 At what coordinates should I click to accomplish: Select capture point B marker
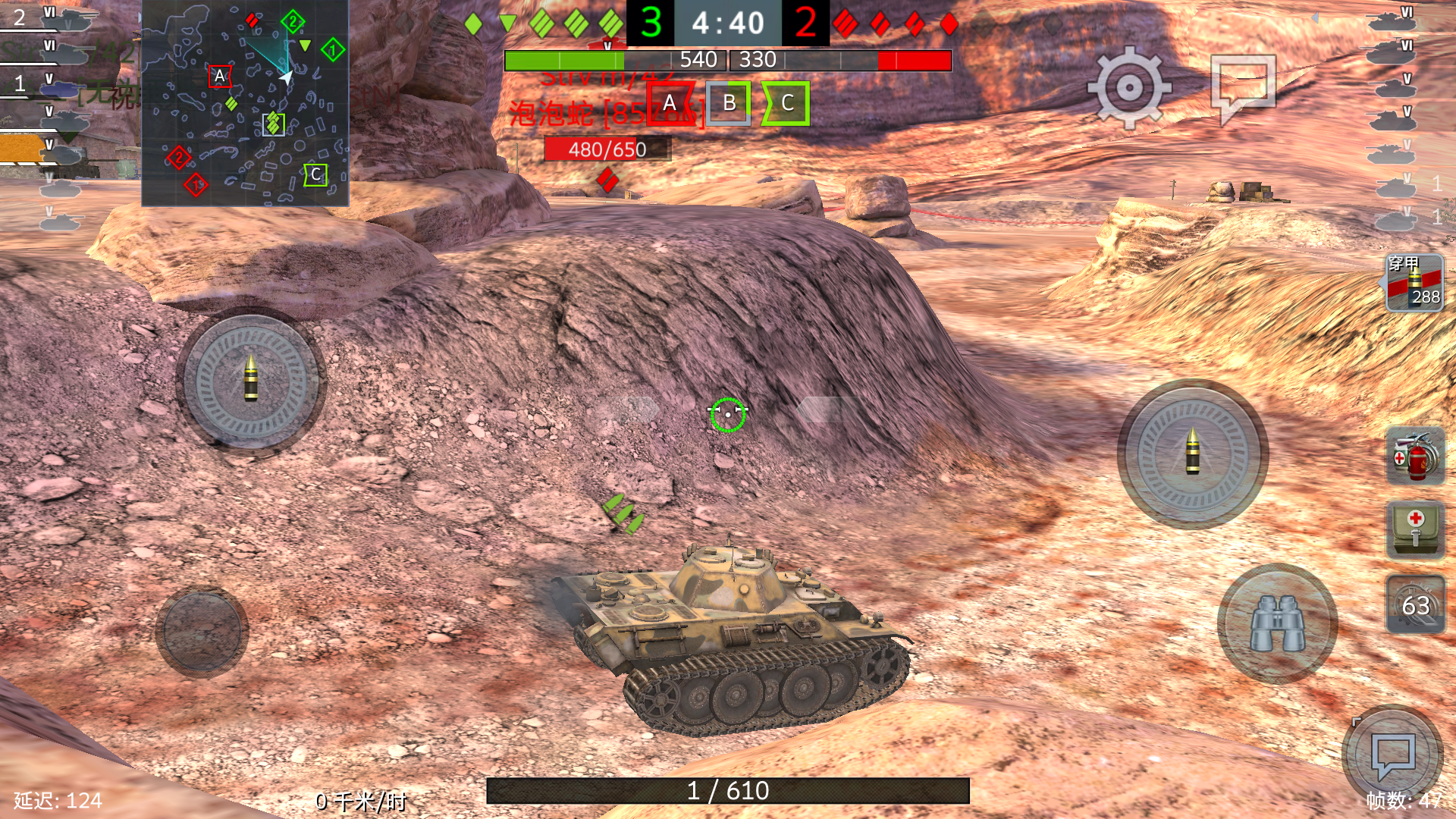(x=730, y=105)
